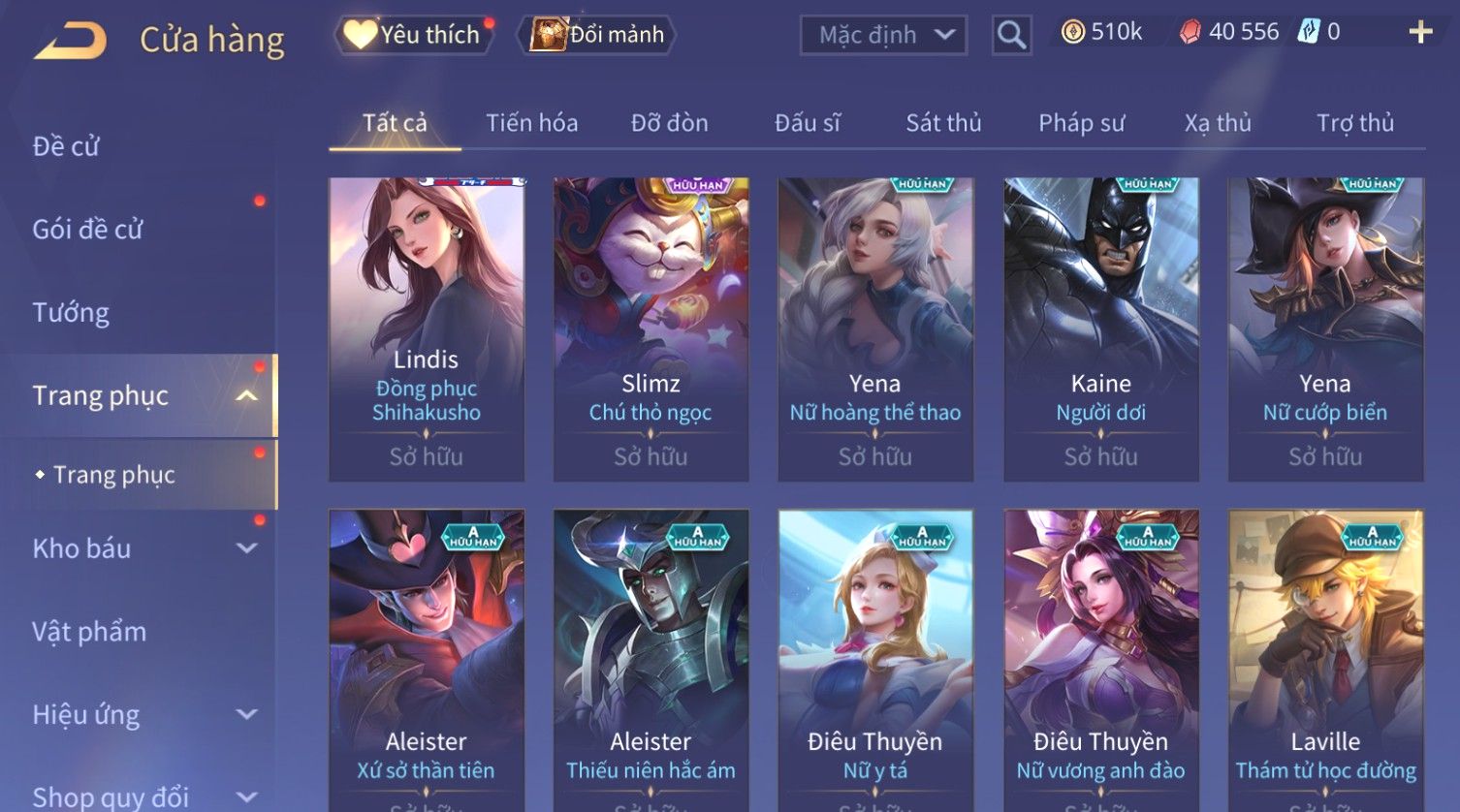Switch to the Tiến hóa tab

[531, 123]
